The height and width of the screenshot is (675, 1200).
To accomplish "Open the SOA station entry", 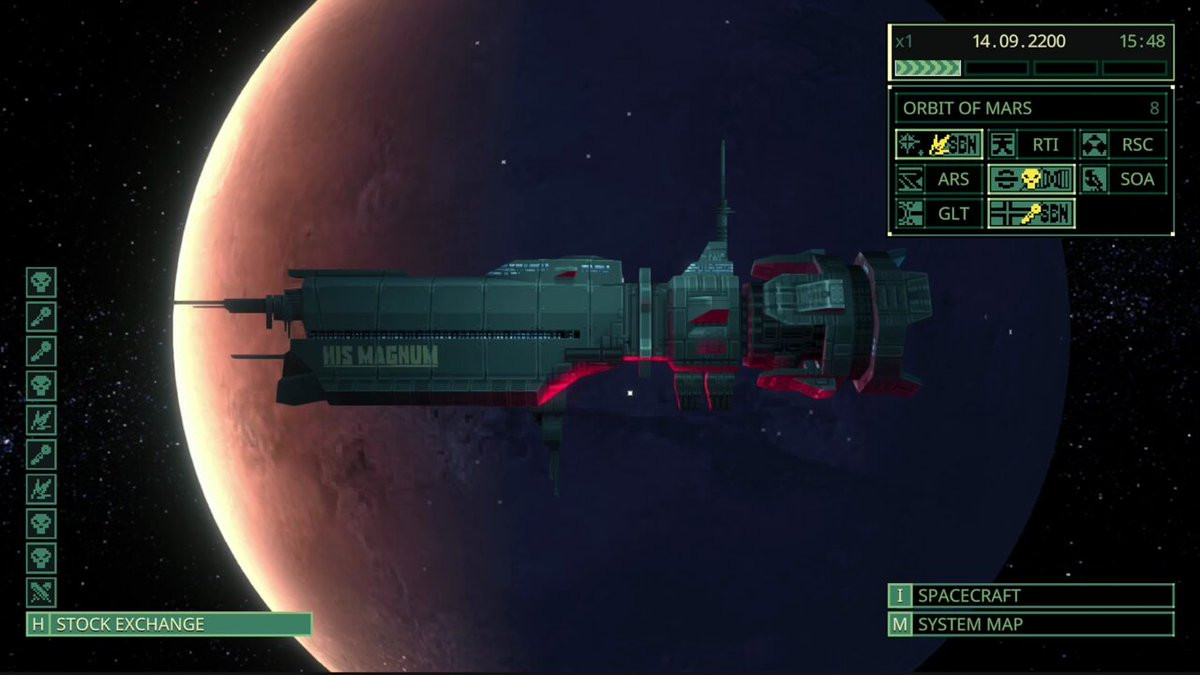I will 1124,179.
